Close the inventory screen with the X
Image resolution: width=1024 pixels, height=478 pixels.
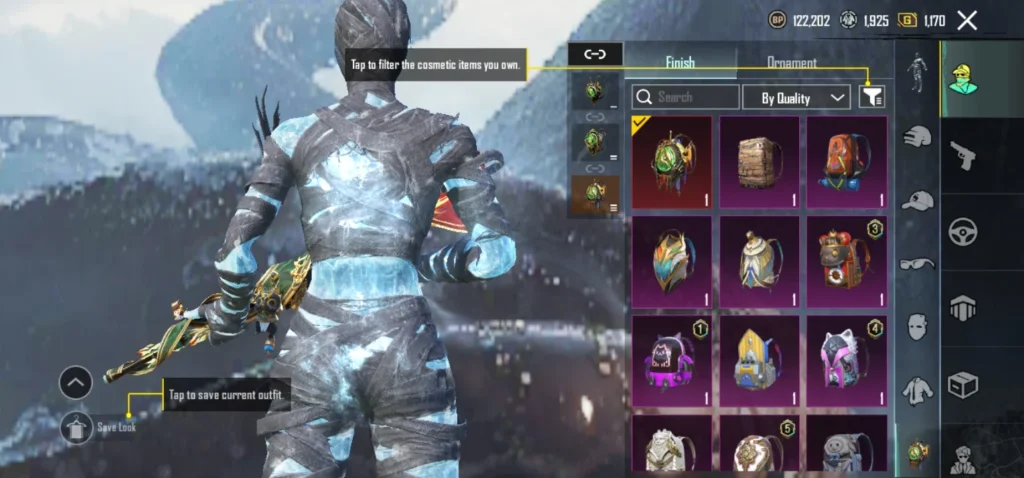click(967, 20)
